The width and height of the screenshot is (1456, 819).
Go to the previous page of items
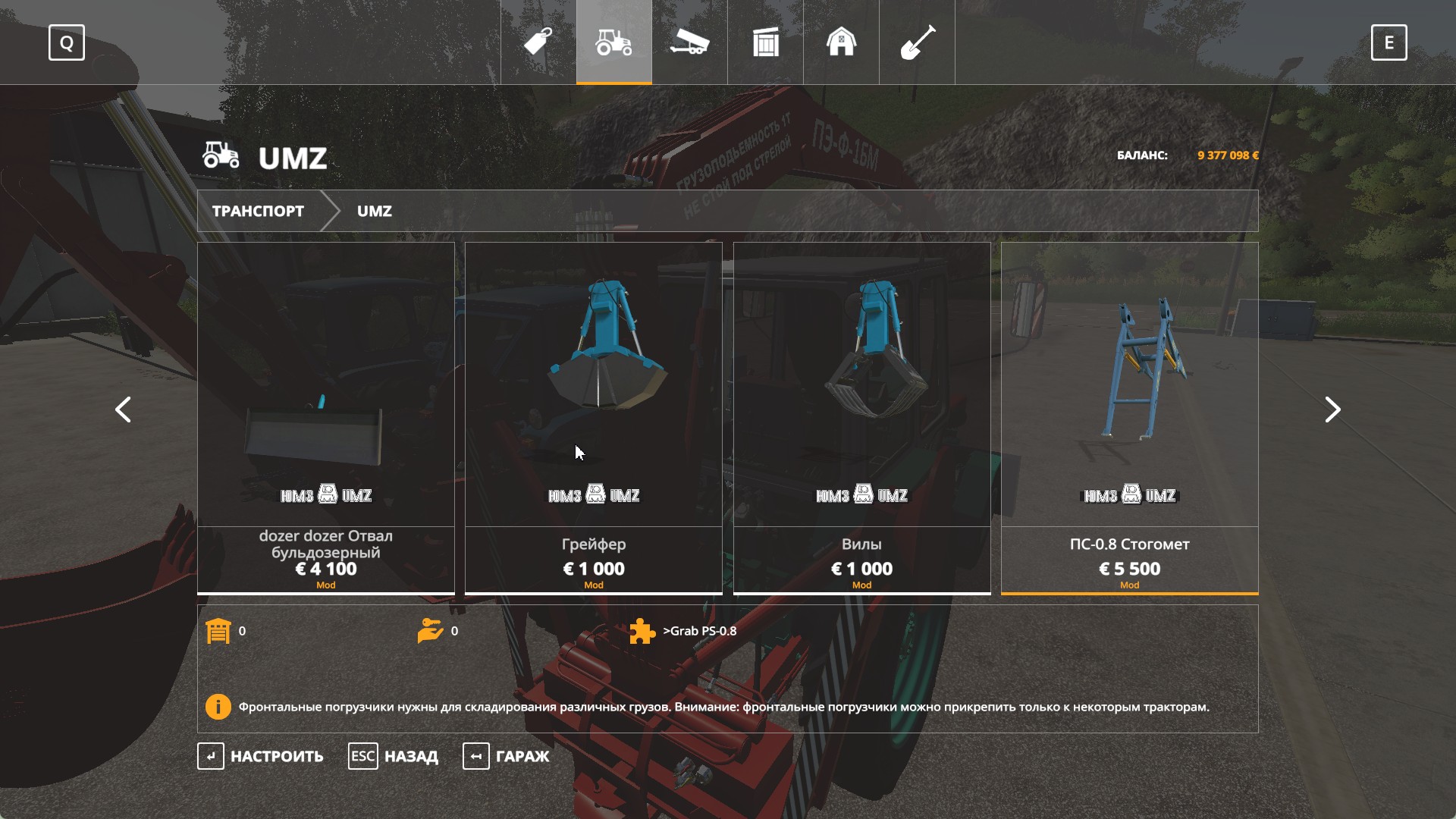(x=123, y=409)
